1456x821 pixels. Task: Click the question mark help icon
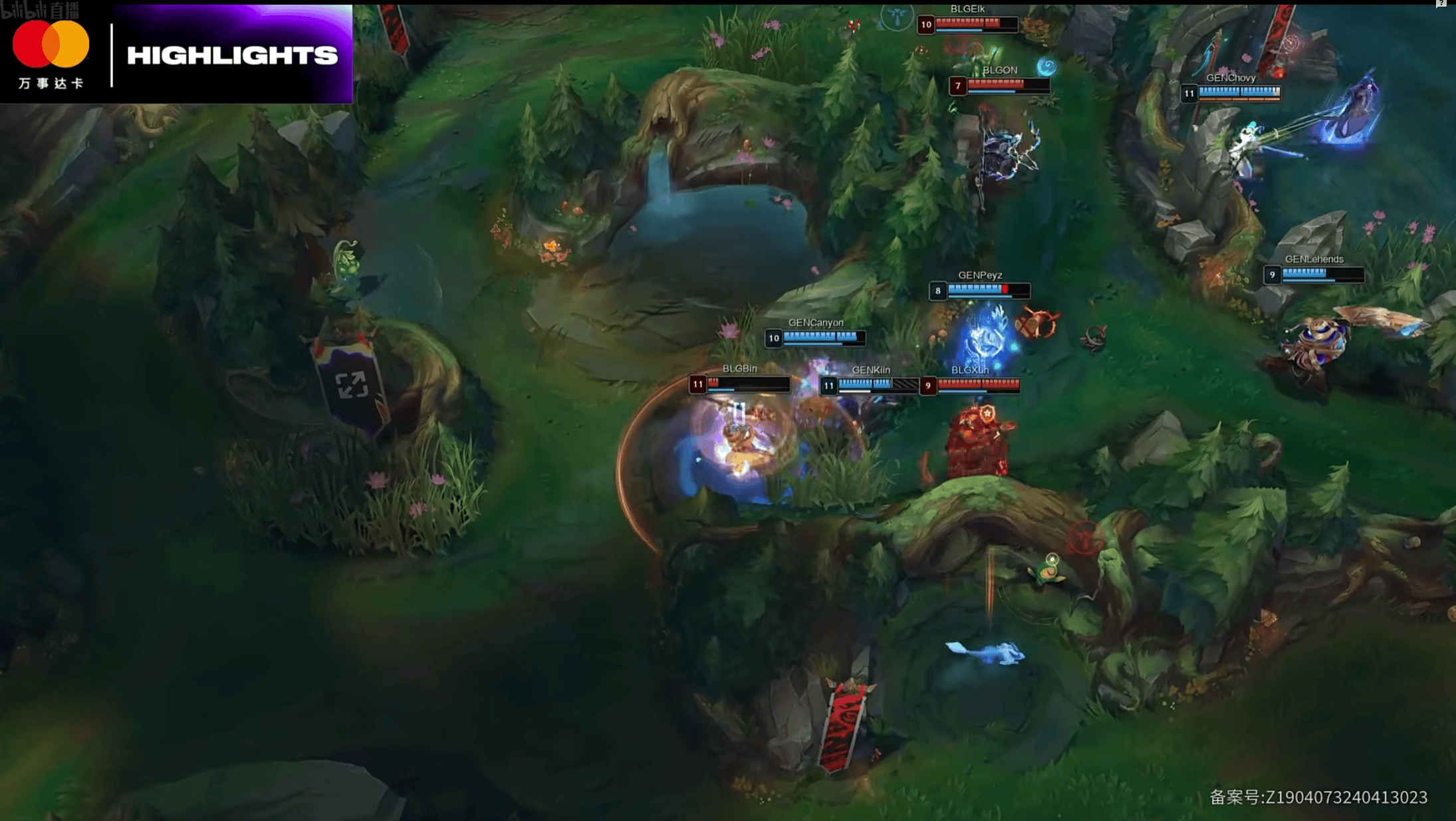coord(1441,3)
